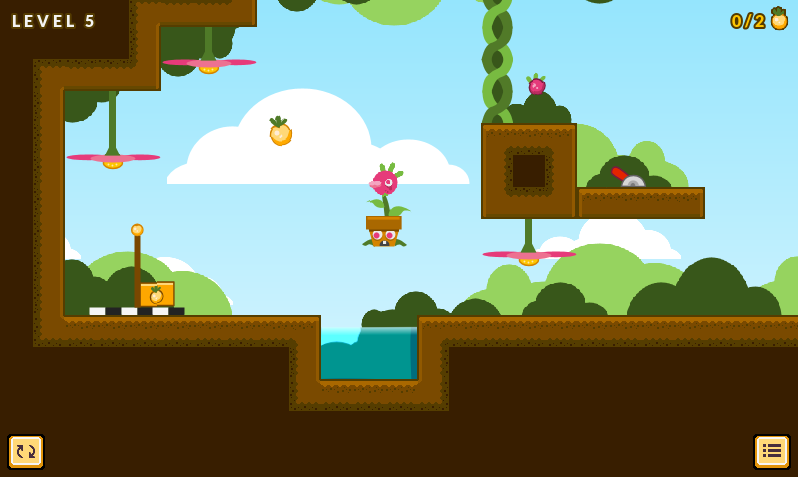The width and height of the screenshot is (798, 477).
Task: Restart the level with the circular arrows button
Action: pos(26,452)
